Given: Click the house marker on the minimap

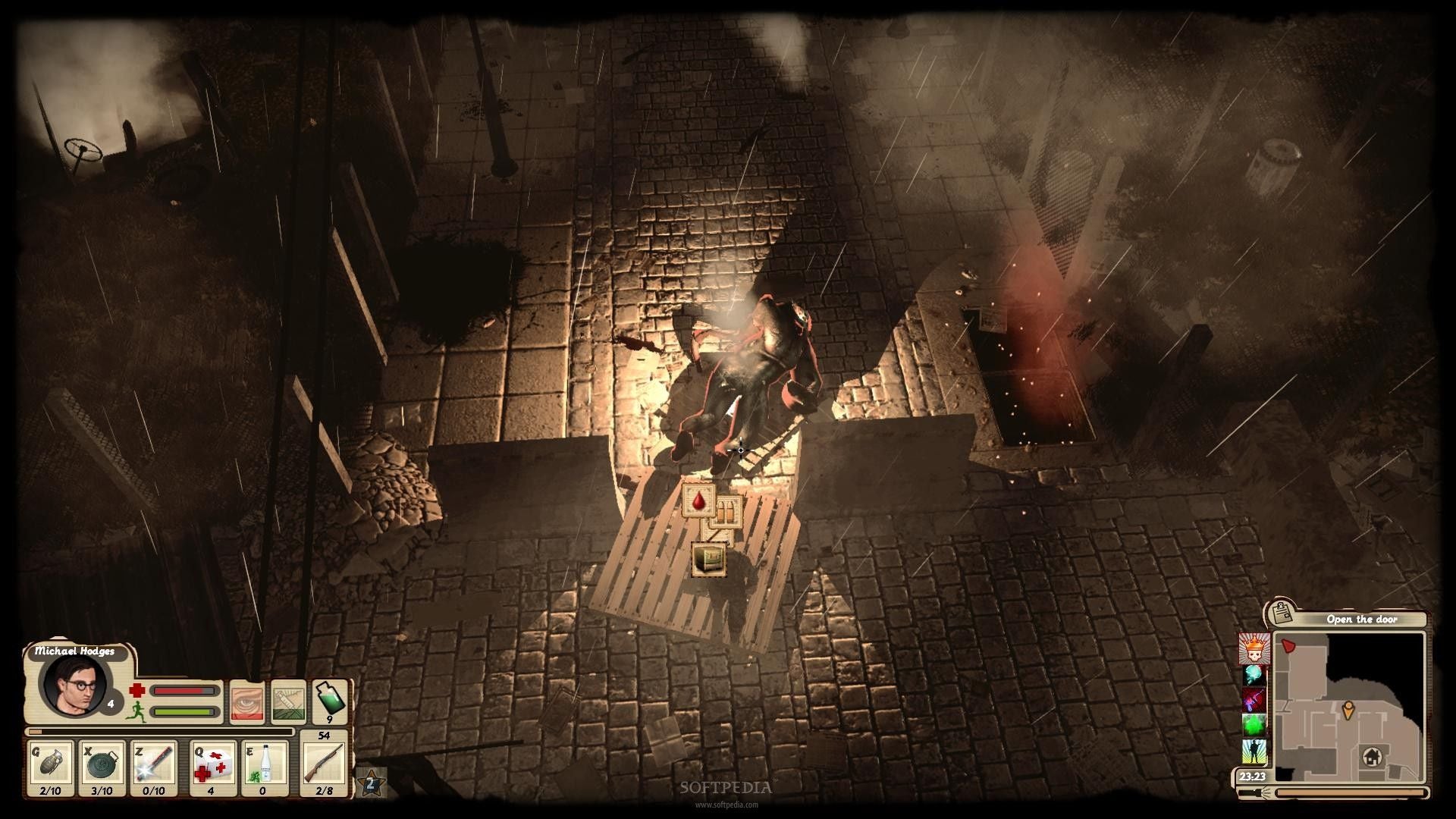Looking at the screenshot, I should (x=1371, y=756).
